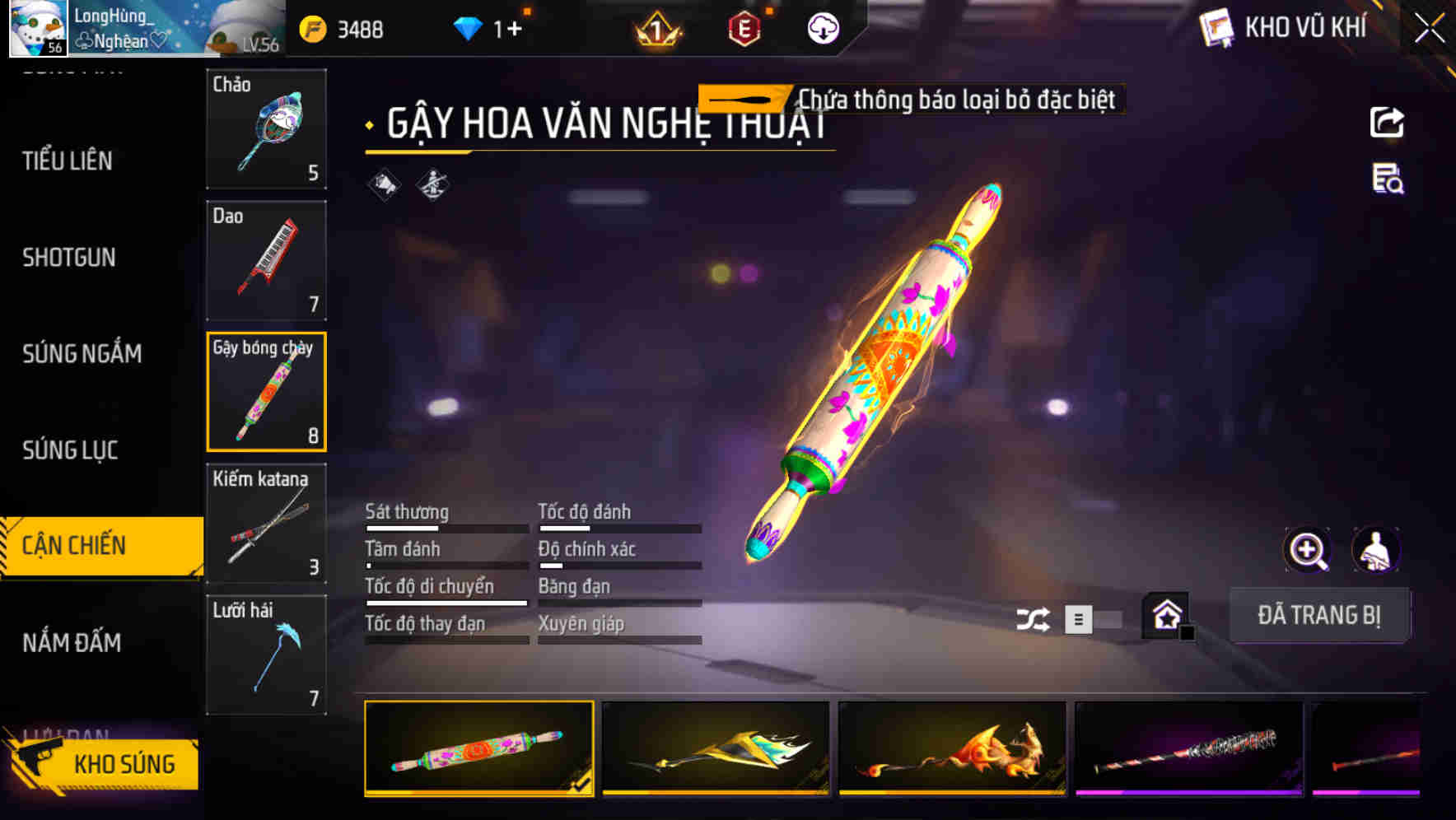This screenshot has height=820, width=1456.
Task: Open the share/export icon top right
Action: pyautogui.click(x=1388, y=122)
